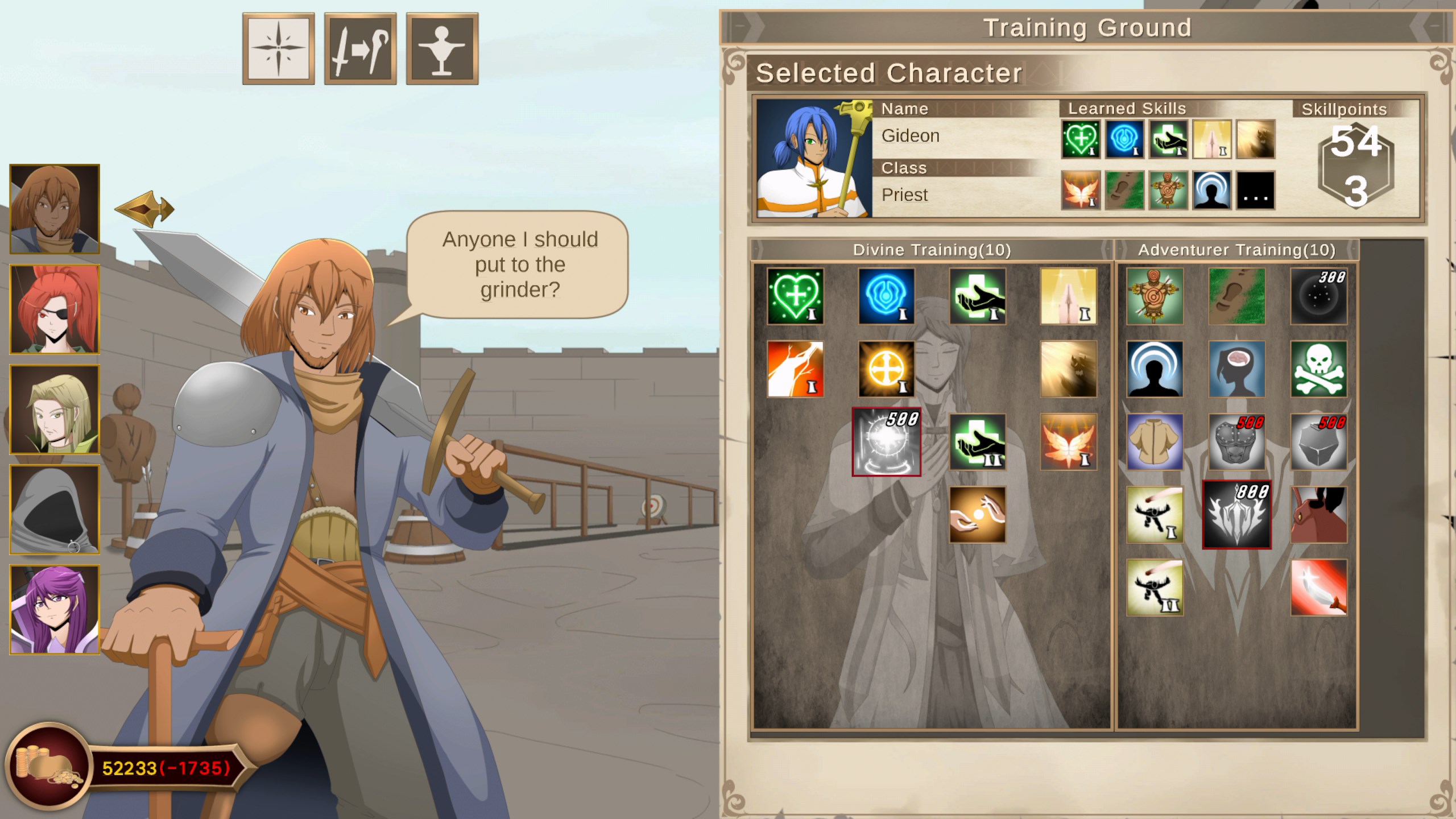Select the archery target dummy skill
Screen dimensions: 1456x819
pos(1154,295)
